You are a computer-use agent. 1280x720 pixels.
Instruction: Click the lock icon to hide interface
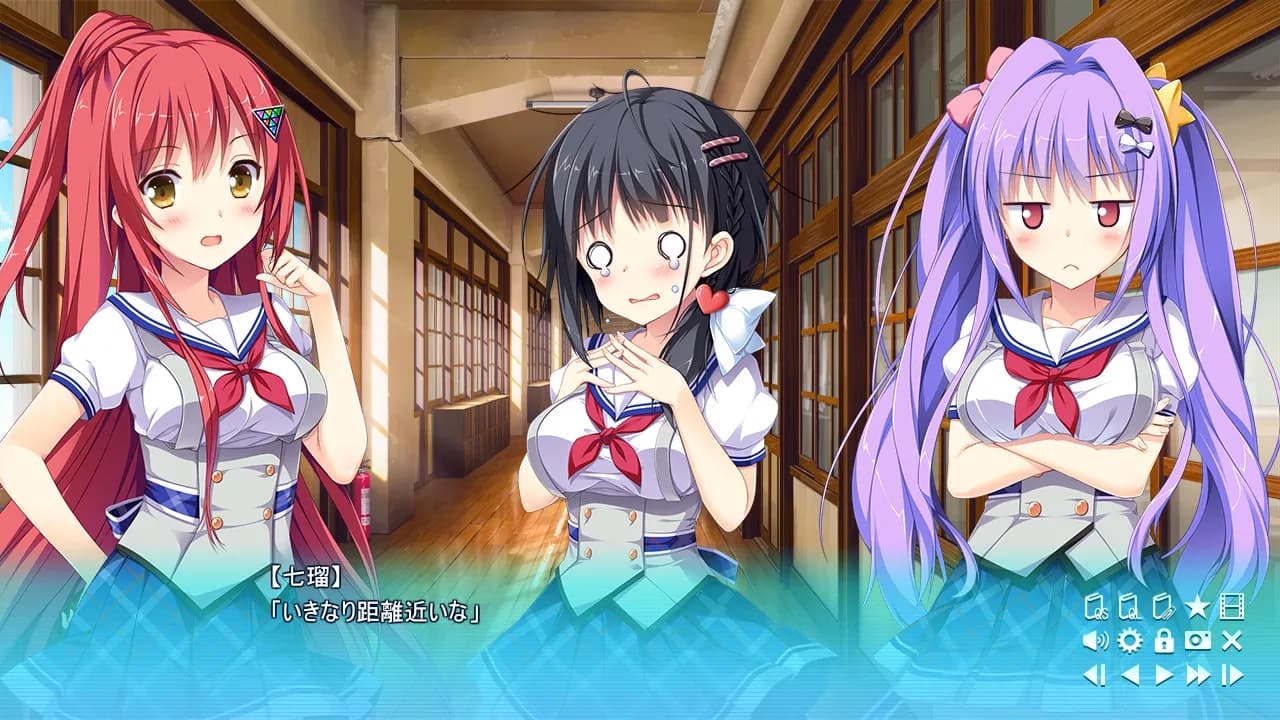[x=1163, y=641]
